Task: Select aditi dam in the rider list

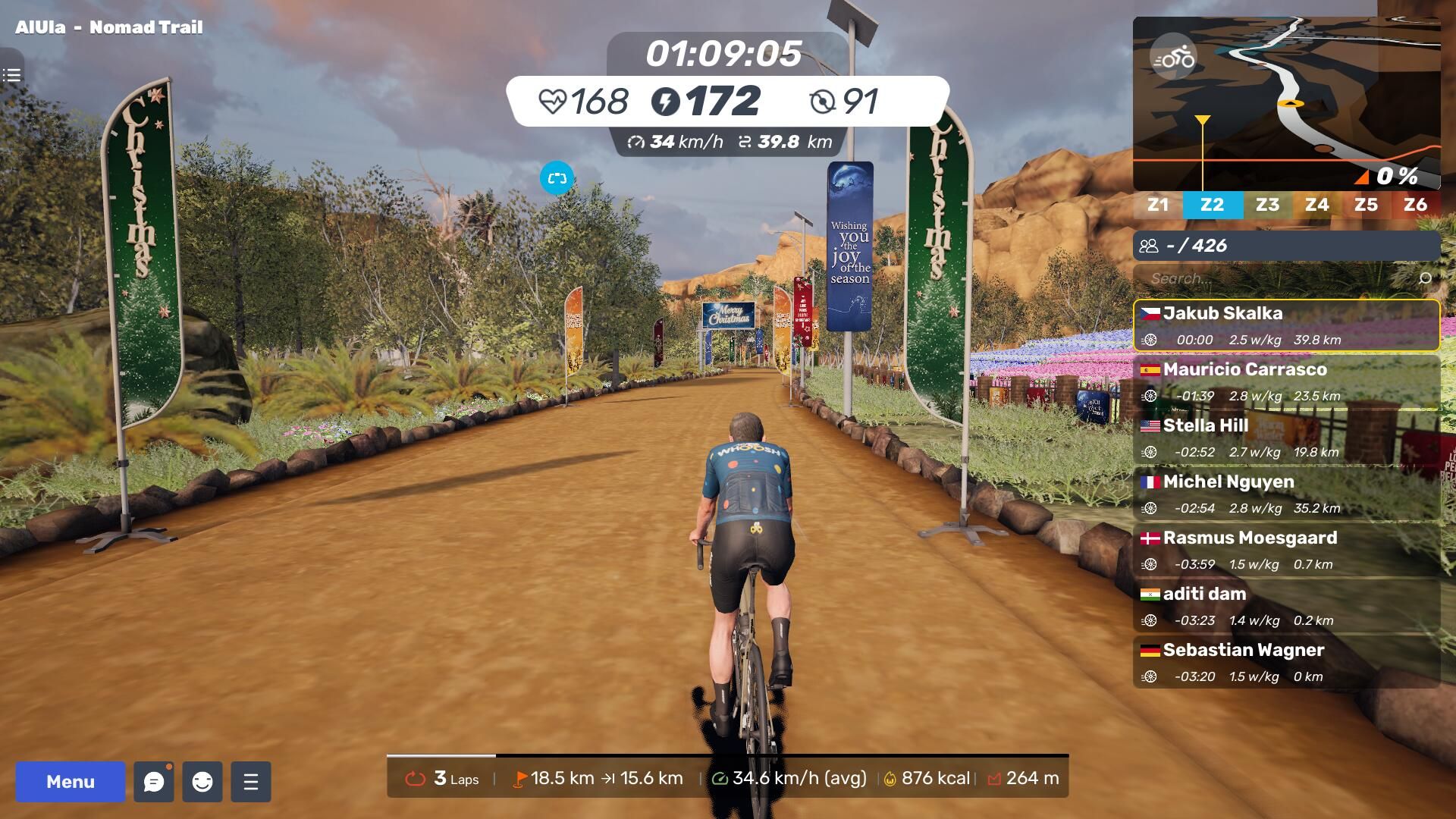Action: coord(1286,606)
